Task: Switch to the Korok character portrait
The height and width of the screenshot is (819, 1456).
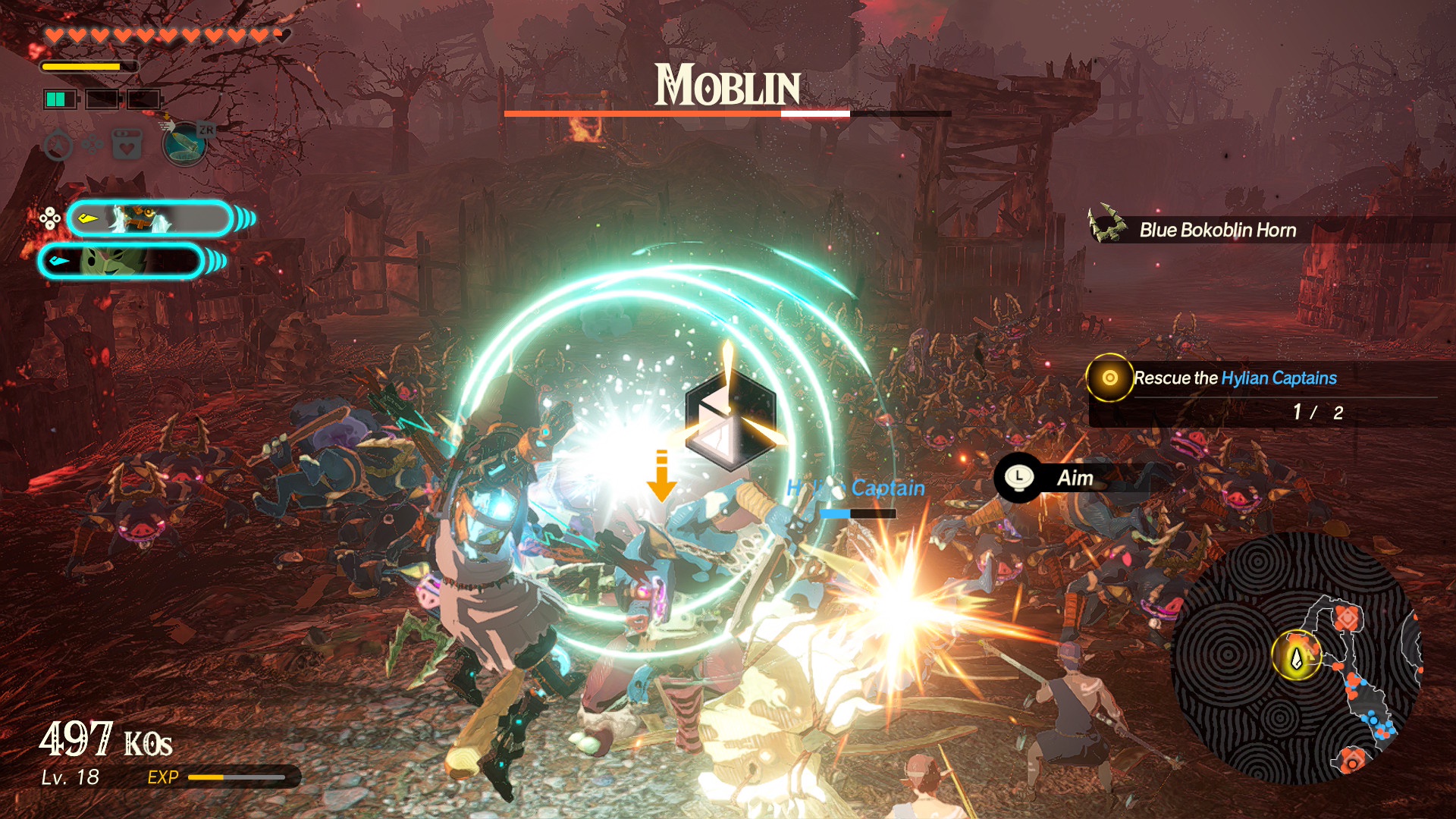Action: (121, 262)
